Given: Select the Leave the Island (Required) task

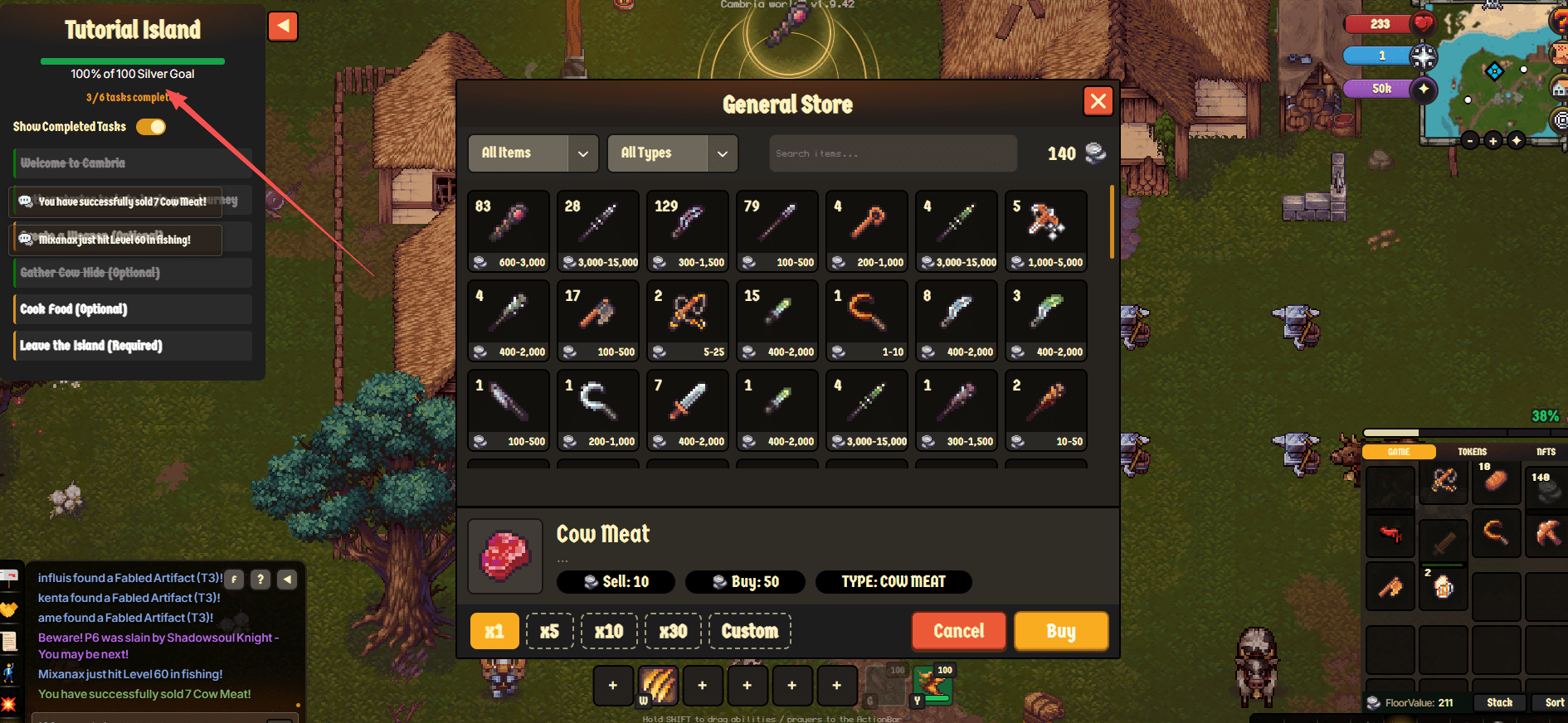Looking at the screenshot, I should click(133, 346).
